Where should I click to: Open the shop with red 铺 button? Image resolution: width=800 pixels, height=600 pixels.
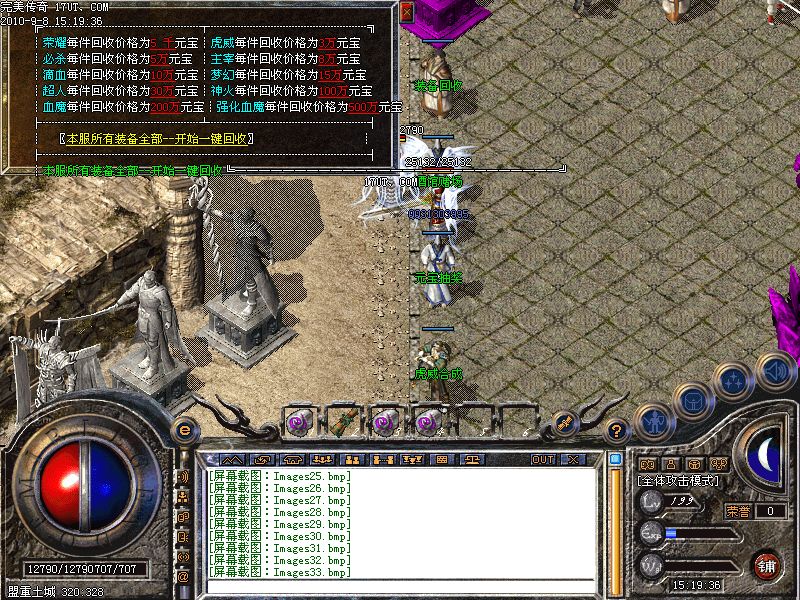[x=768, y=566]
